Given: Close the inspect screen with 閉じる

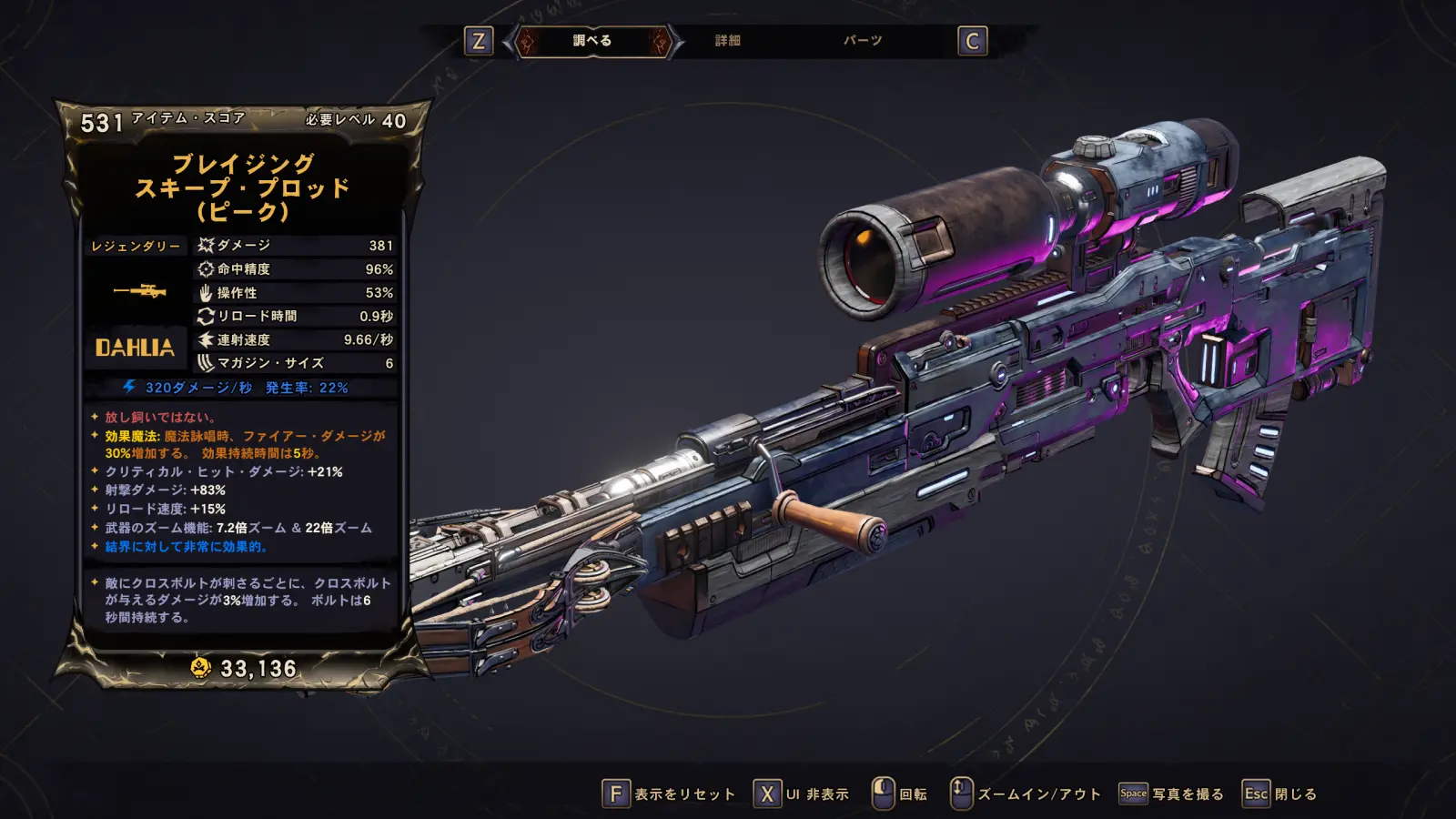Looking at the screenshot, I should click(1280, 794).
